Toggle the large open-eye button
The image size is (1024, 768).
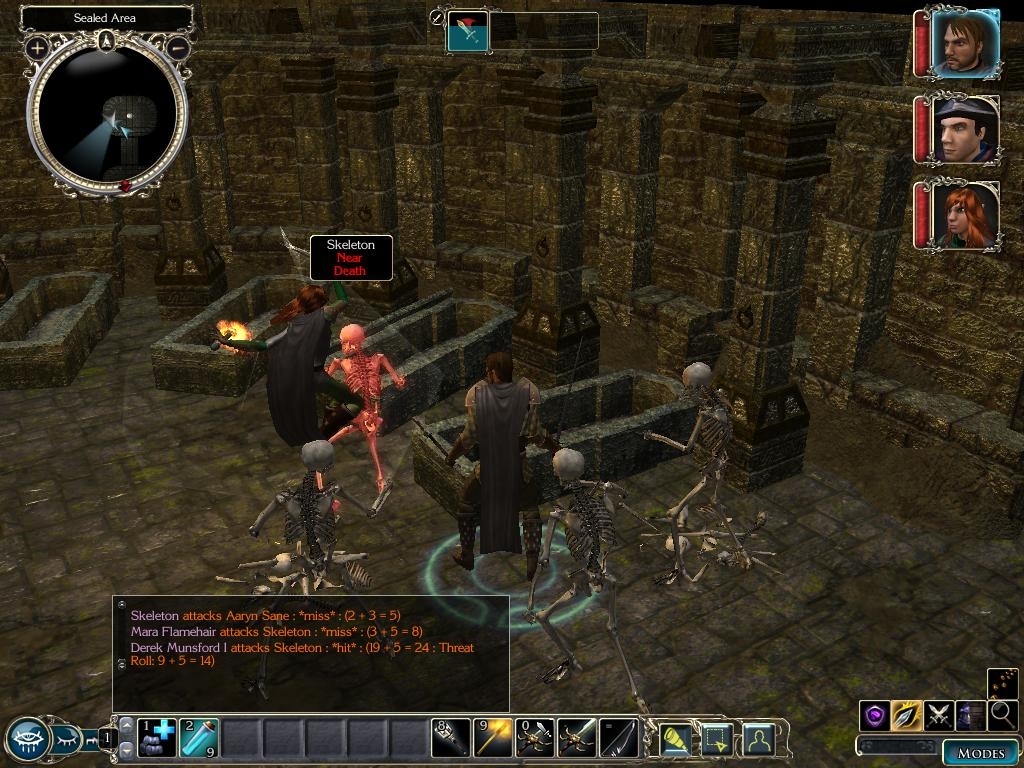27,740
